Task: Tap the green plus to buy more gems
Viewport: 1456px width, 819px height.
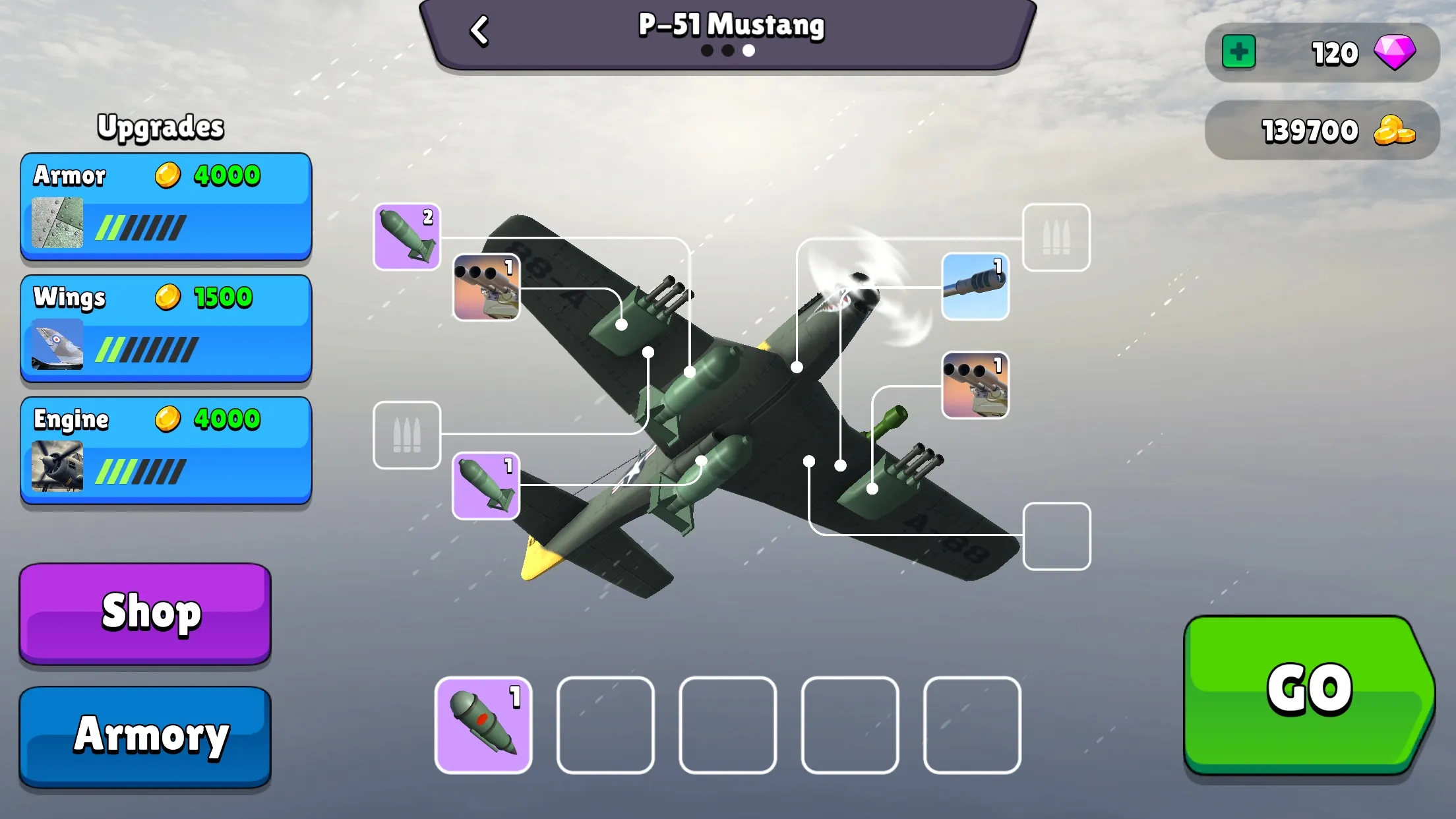Action: pos(1238,52)
